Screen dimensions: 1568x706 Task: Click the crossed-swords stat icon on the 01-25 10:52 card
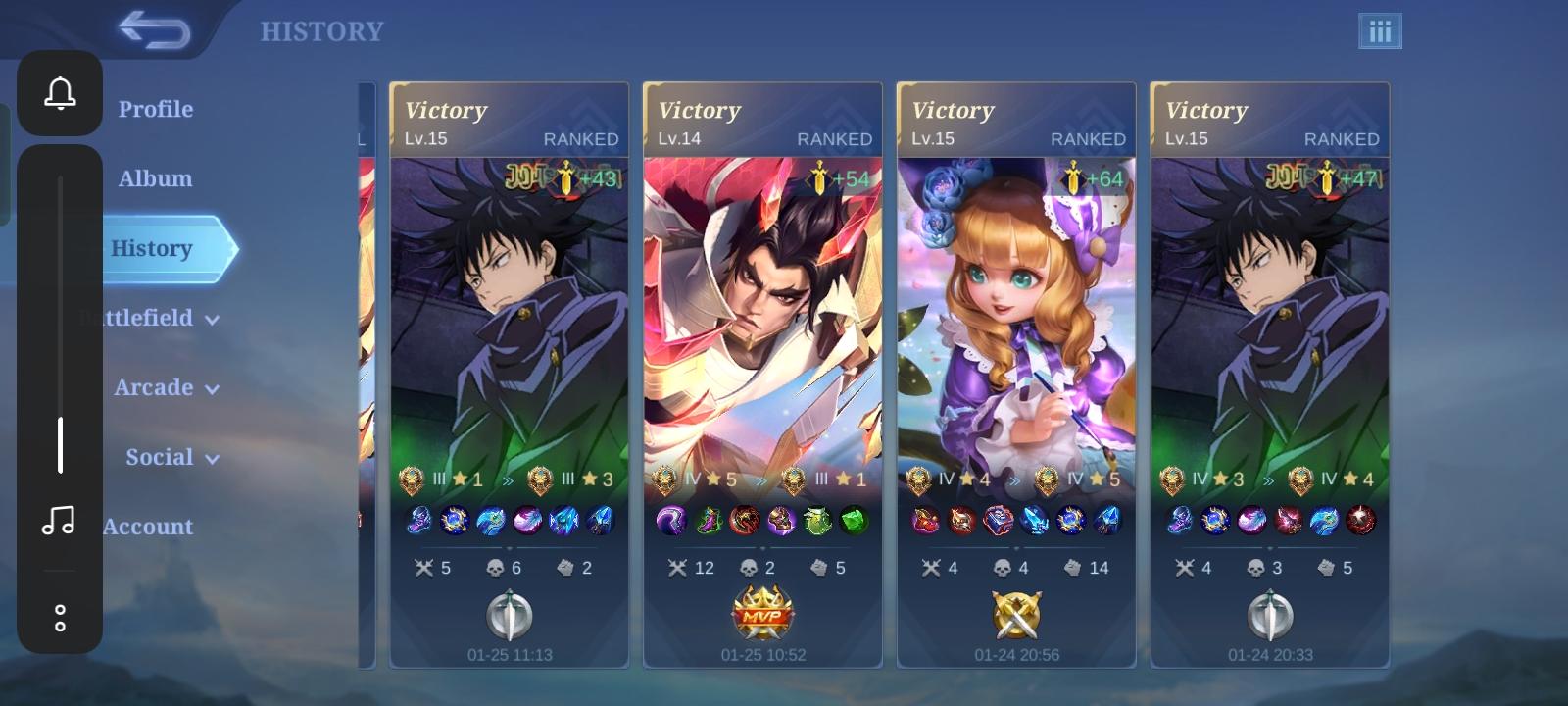[x=675, y=567]
